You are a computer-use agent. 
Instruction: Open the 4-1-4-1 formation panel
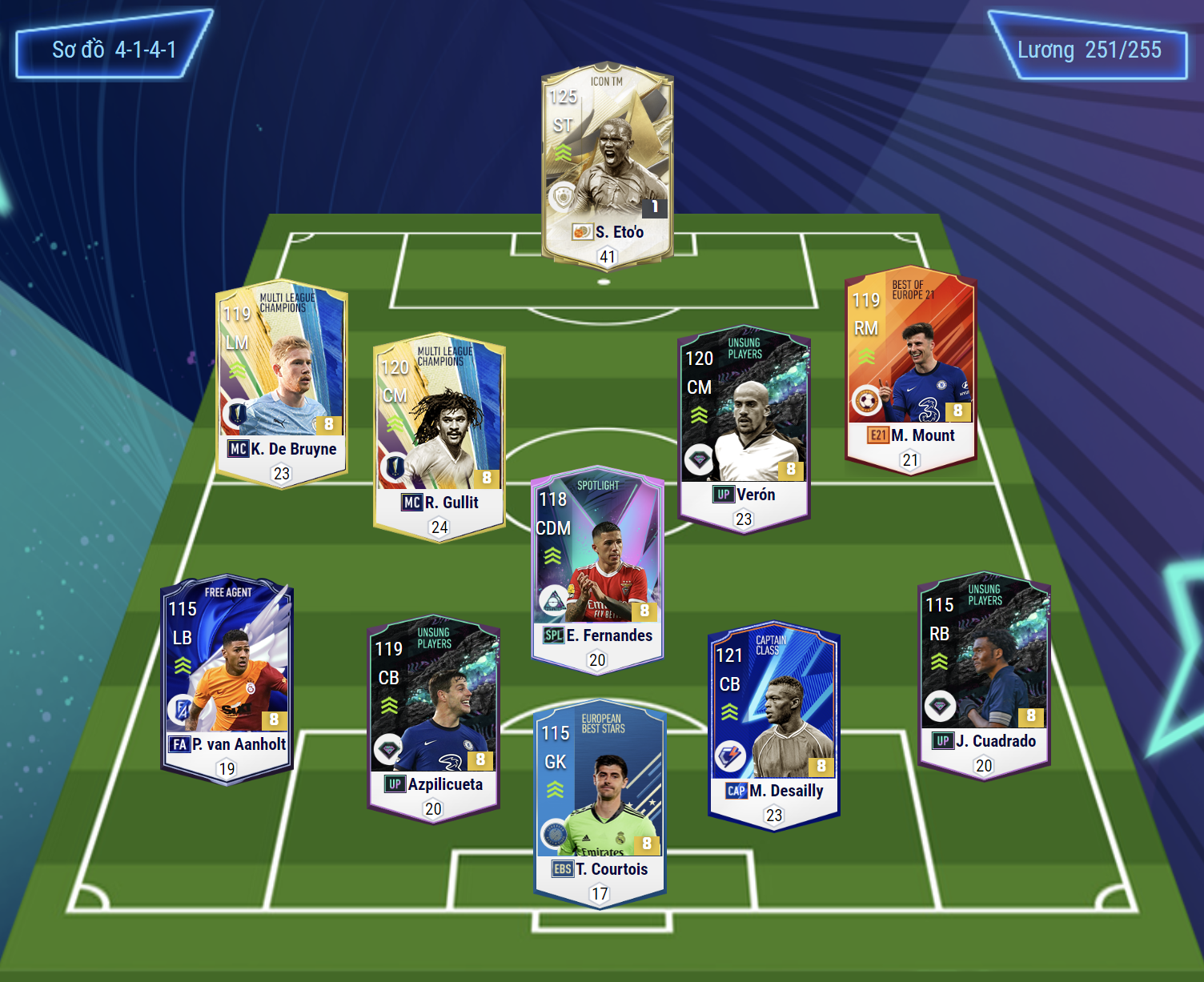click(114, 50)
